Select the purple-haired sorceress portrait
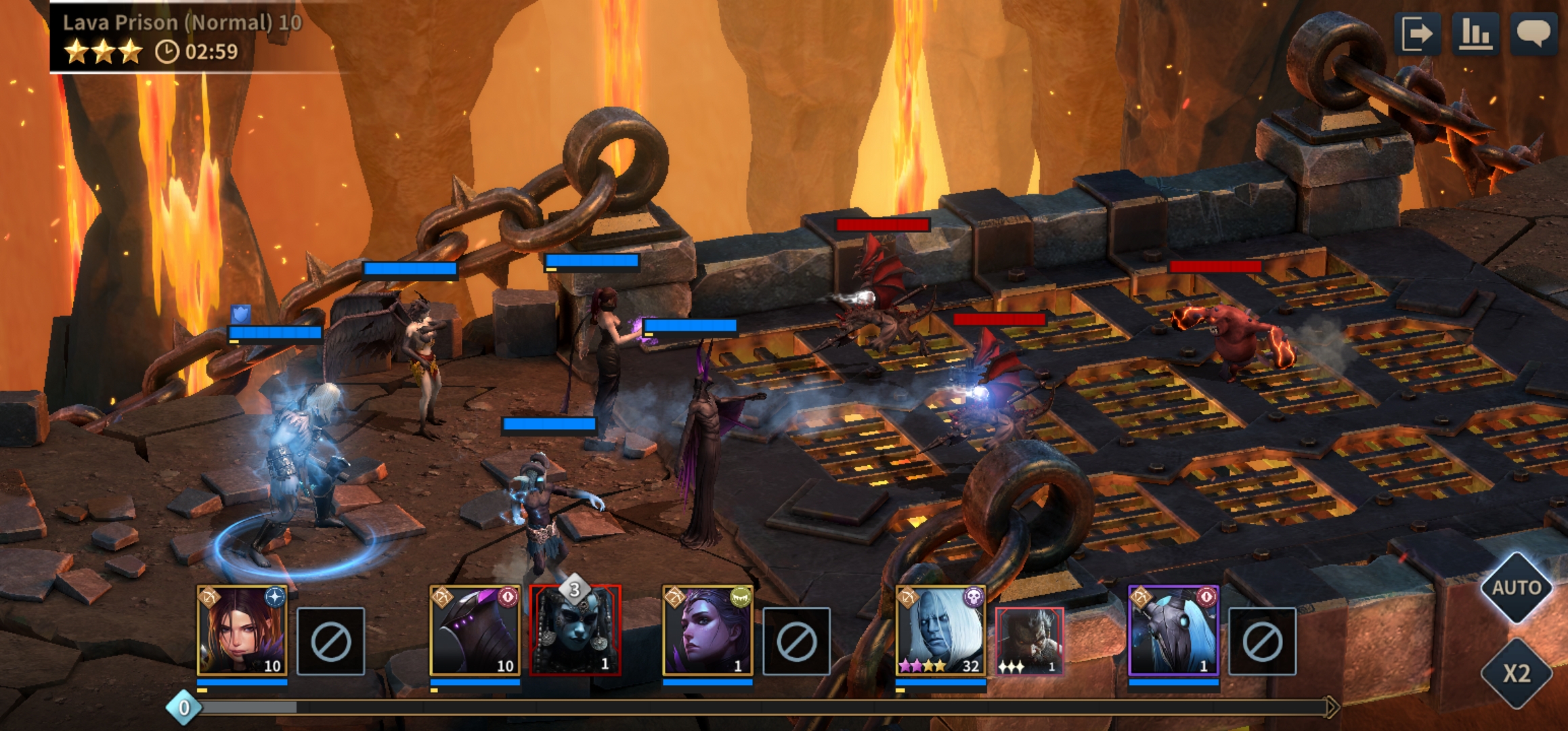 click(x=707, y=631)
